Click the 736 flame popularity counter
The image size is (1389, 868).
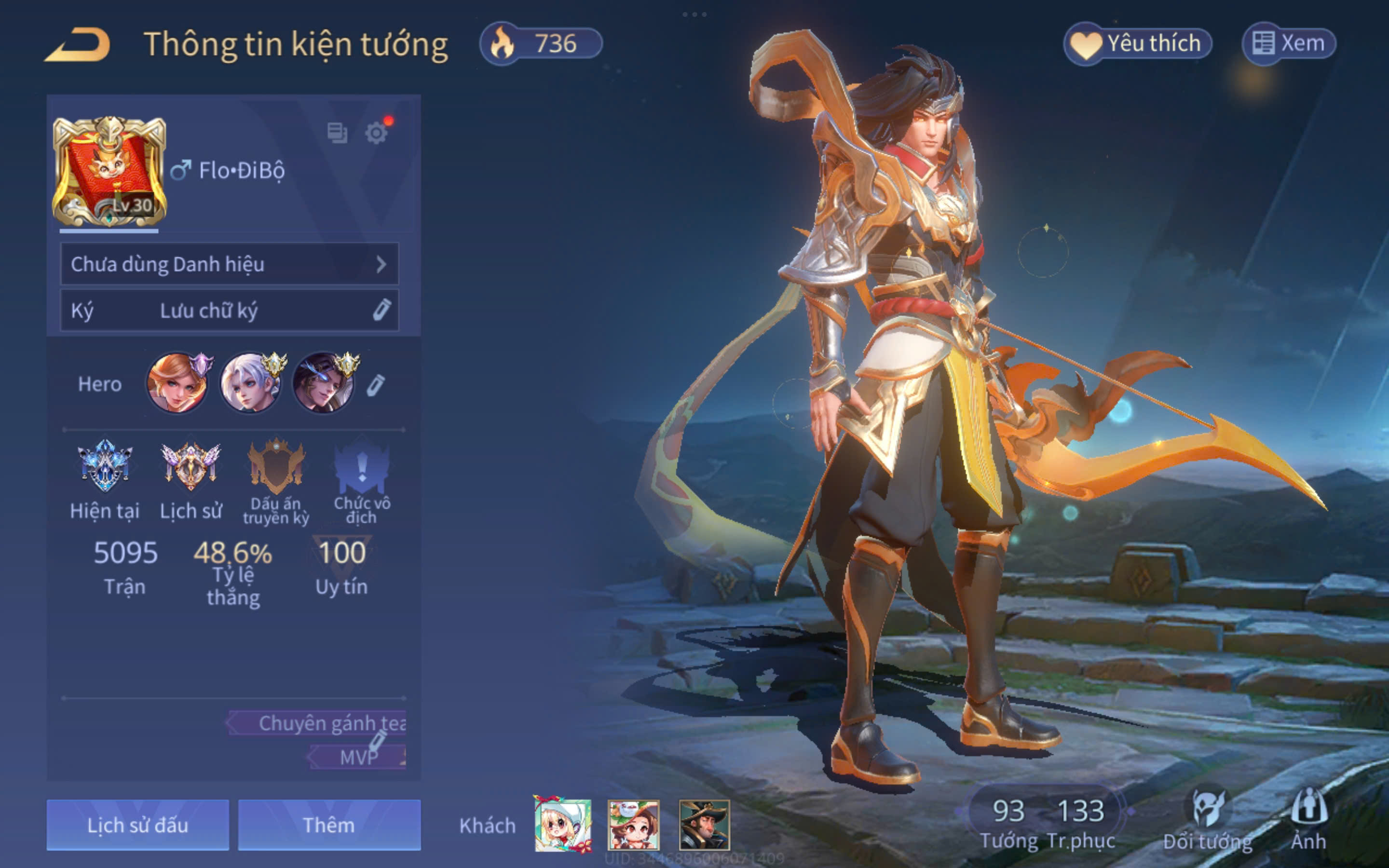click(x=541, y=43)
